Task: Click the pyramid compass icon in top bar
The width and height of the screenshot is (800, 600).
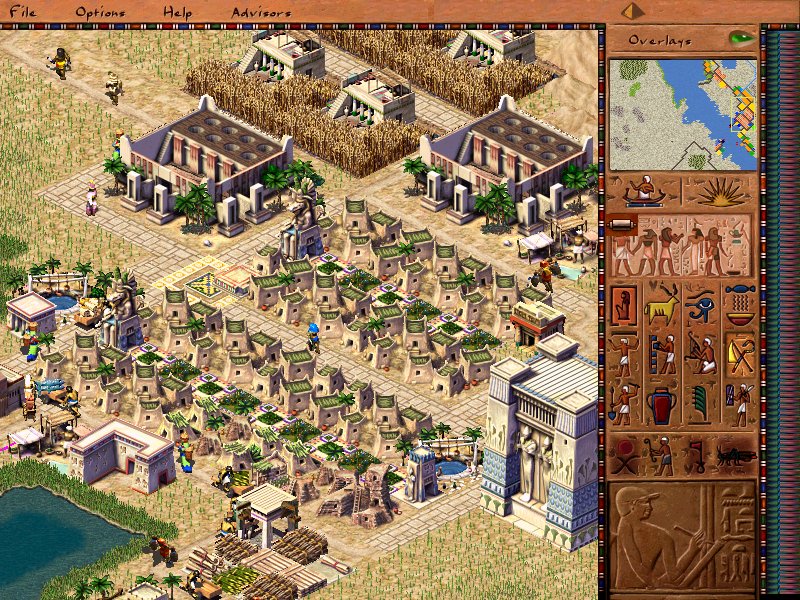Action: 630,11
